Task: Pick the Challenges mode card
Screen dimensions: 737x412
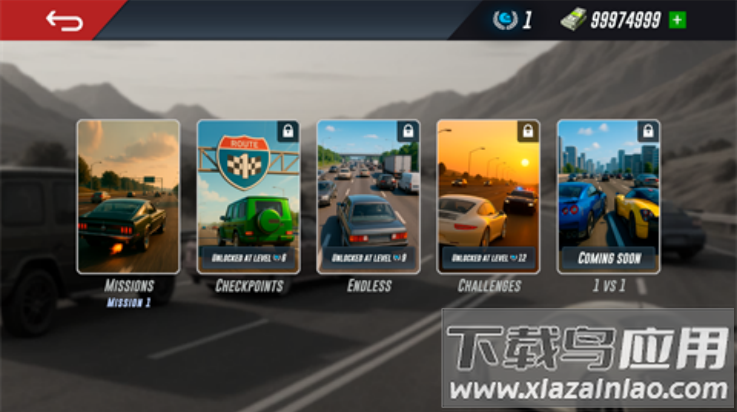Action: coord(488,196)
